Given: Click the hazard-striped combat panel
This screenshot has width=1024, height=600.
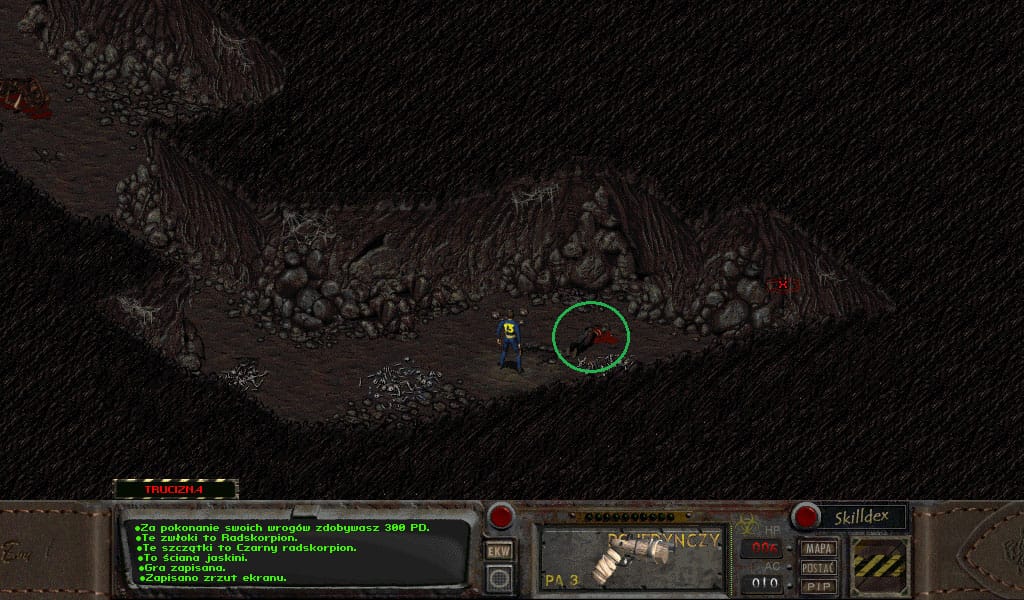Looking at the screenshot, I should [x=880, y=566].
